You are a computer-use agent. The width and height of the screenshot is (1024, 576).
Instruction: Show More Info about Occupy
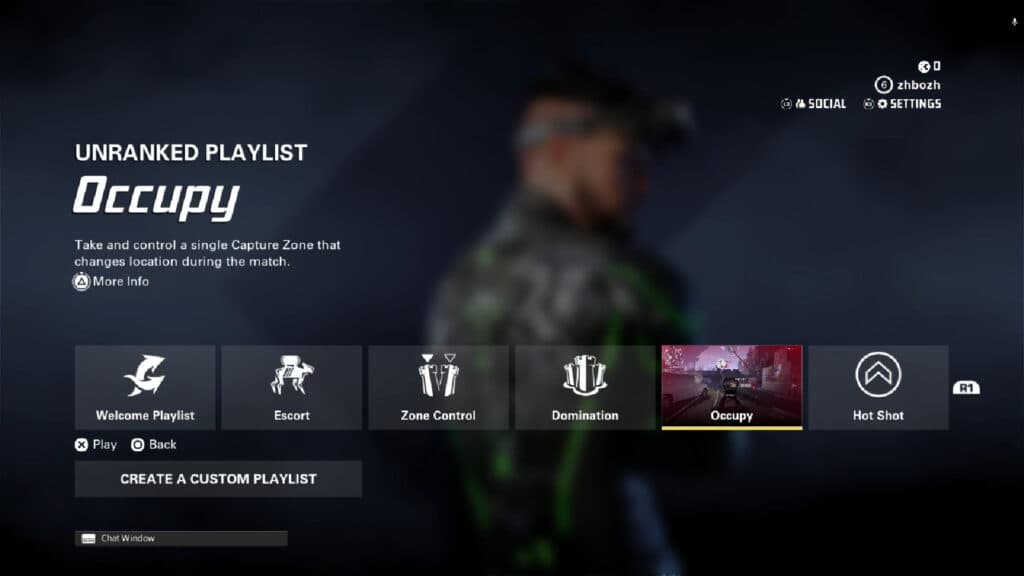coord(111,282)
